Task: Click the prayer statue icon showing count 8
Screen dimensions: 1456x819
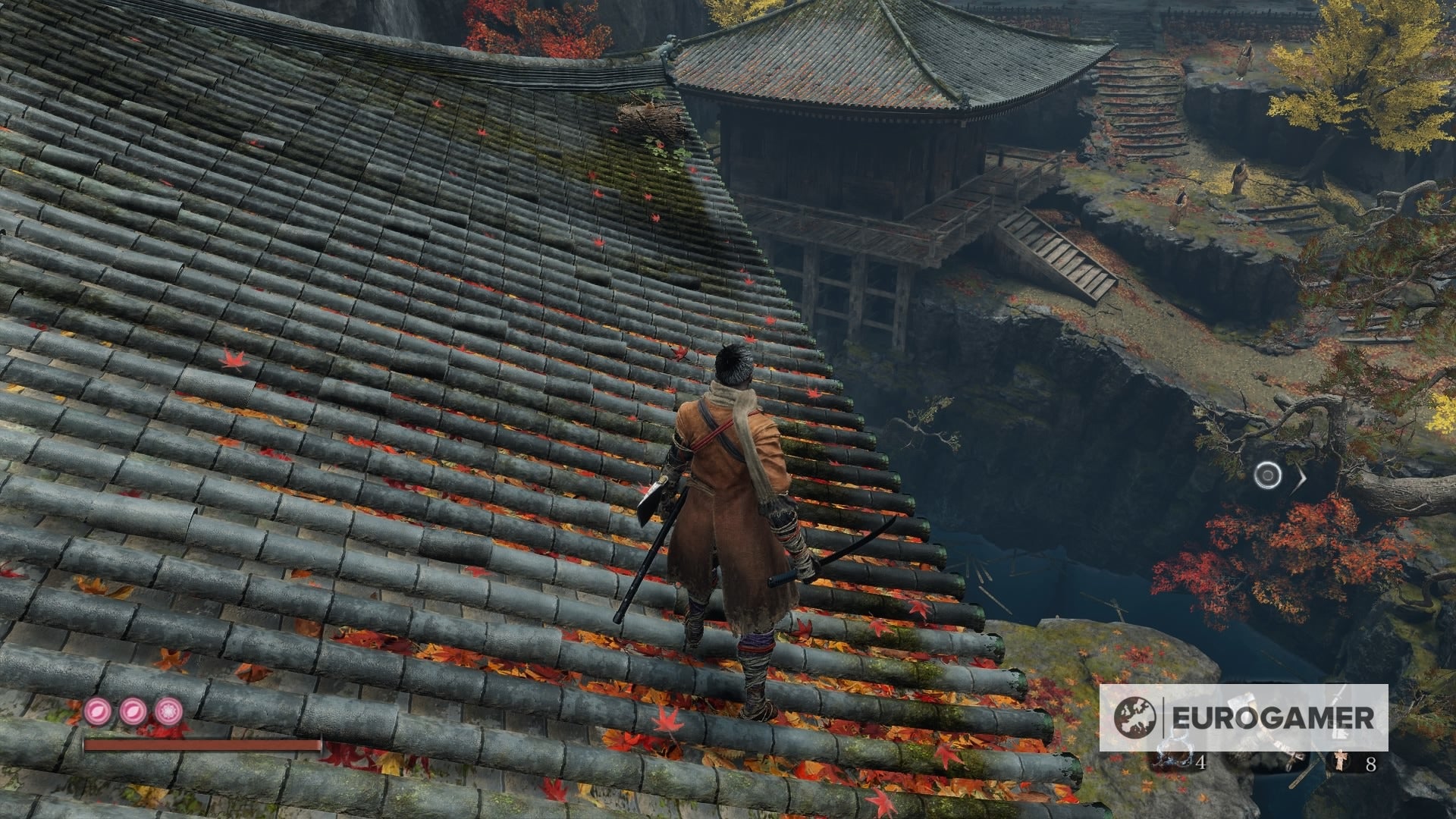Action: click(x=1341, y=761)
